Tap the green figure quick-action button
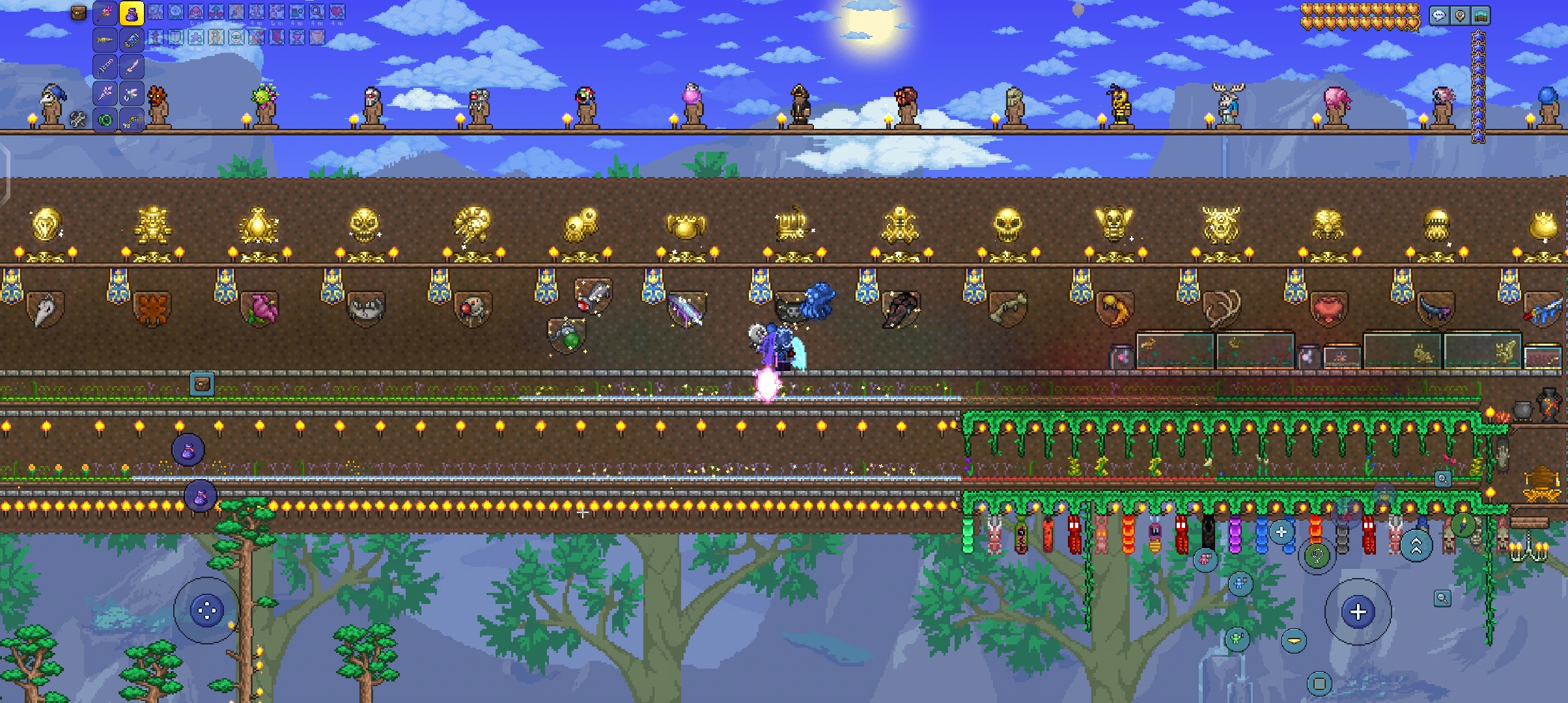Screen dimensions: 1568x703 [x=1237, y=639]
